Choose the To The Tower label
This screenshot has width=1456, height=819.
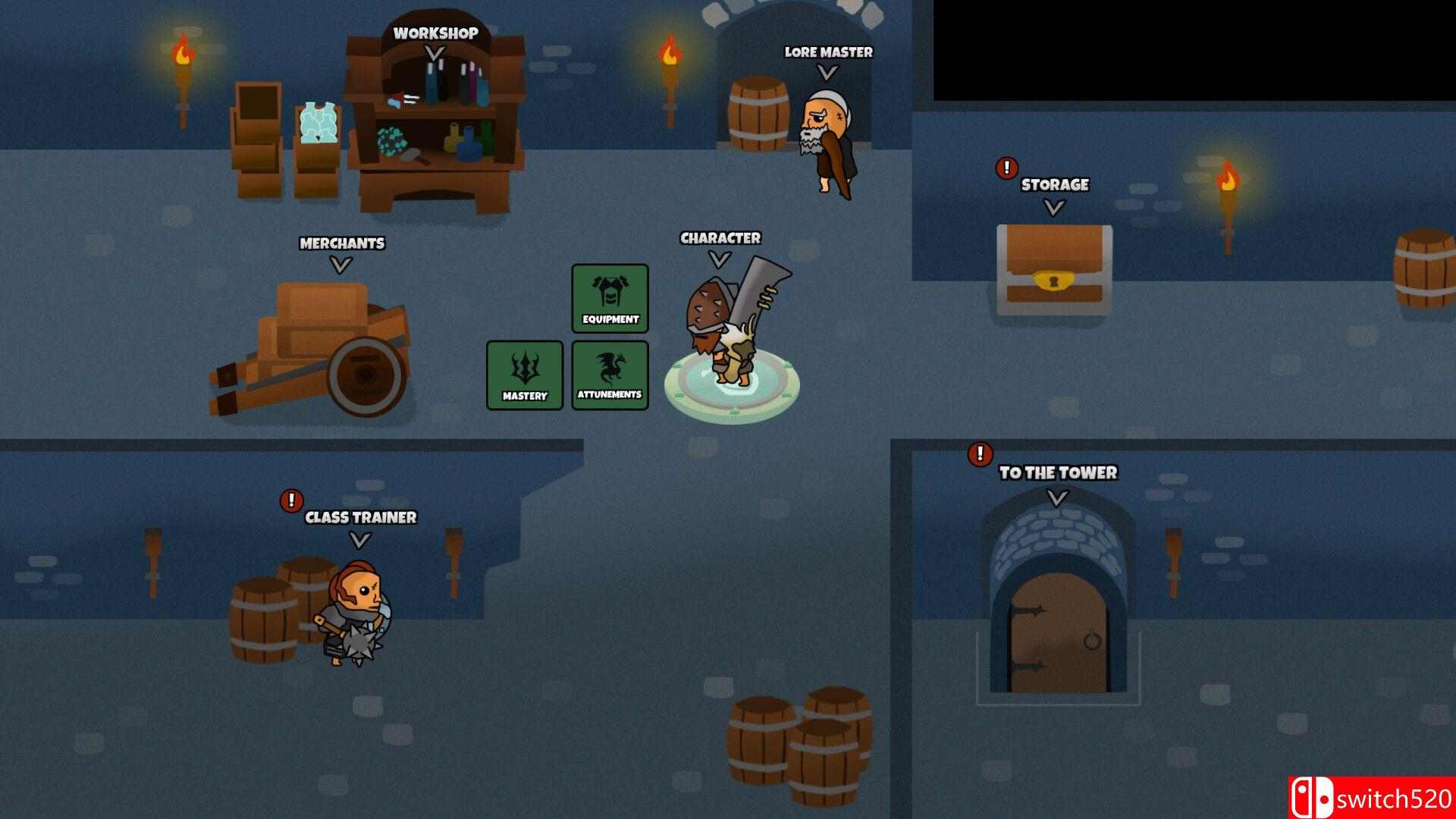(1058, 473)
